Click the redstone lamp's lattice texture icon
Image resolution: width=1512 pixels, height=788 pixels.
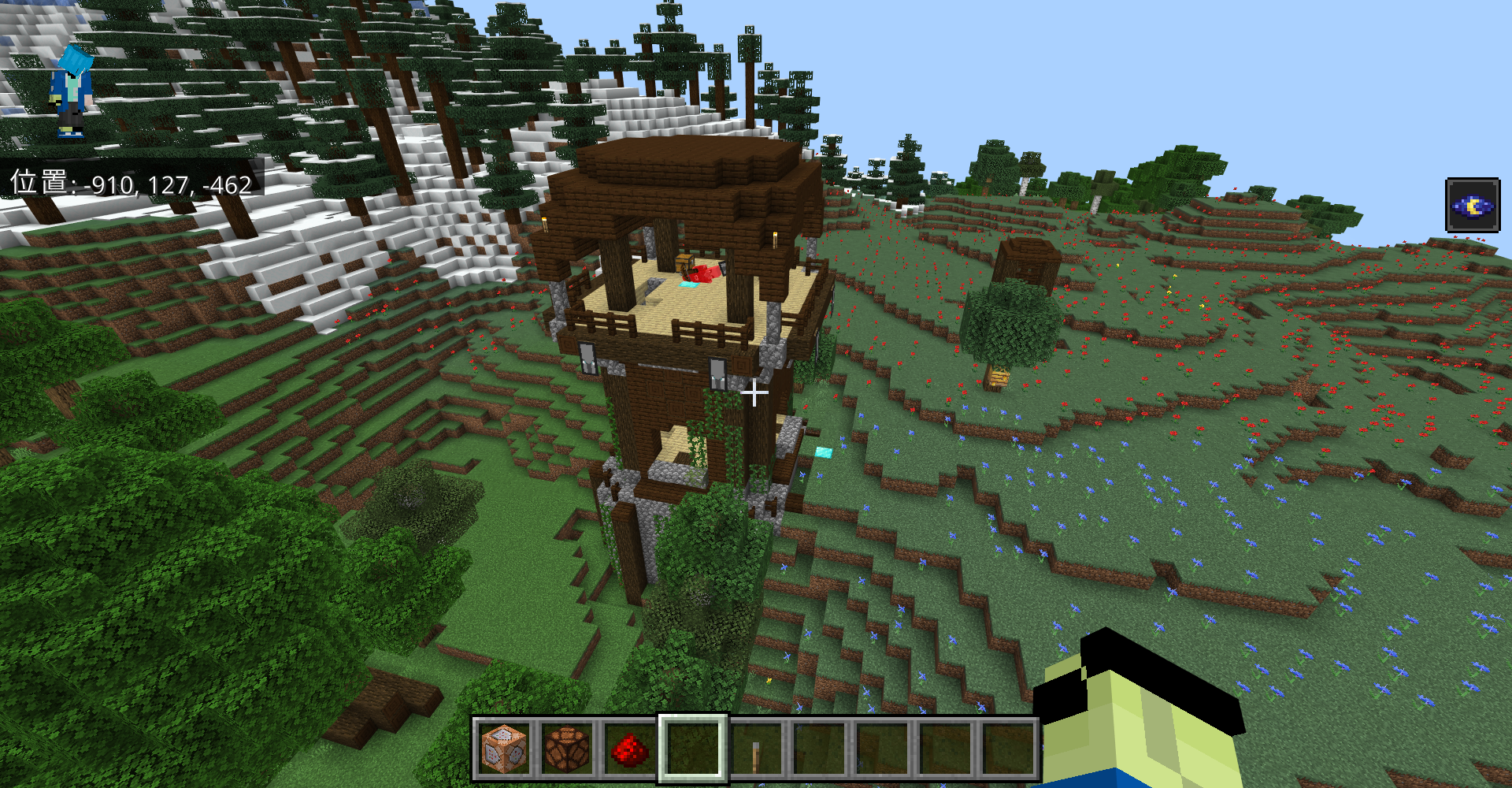tap(566, 750)
